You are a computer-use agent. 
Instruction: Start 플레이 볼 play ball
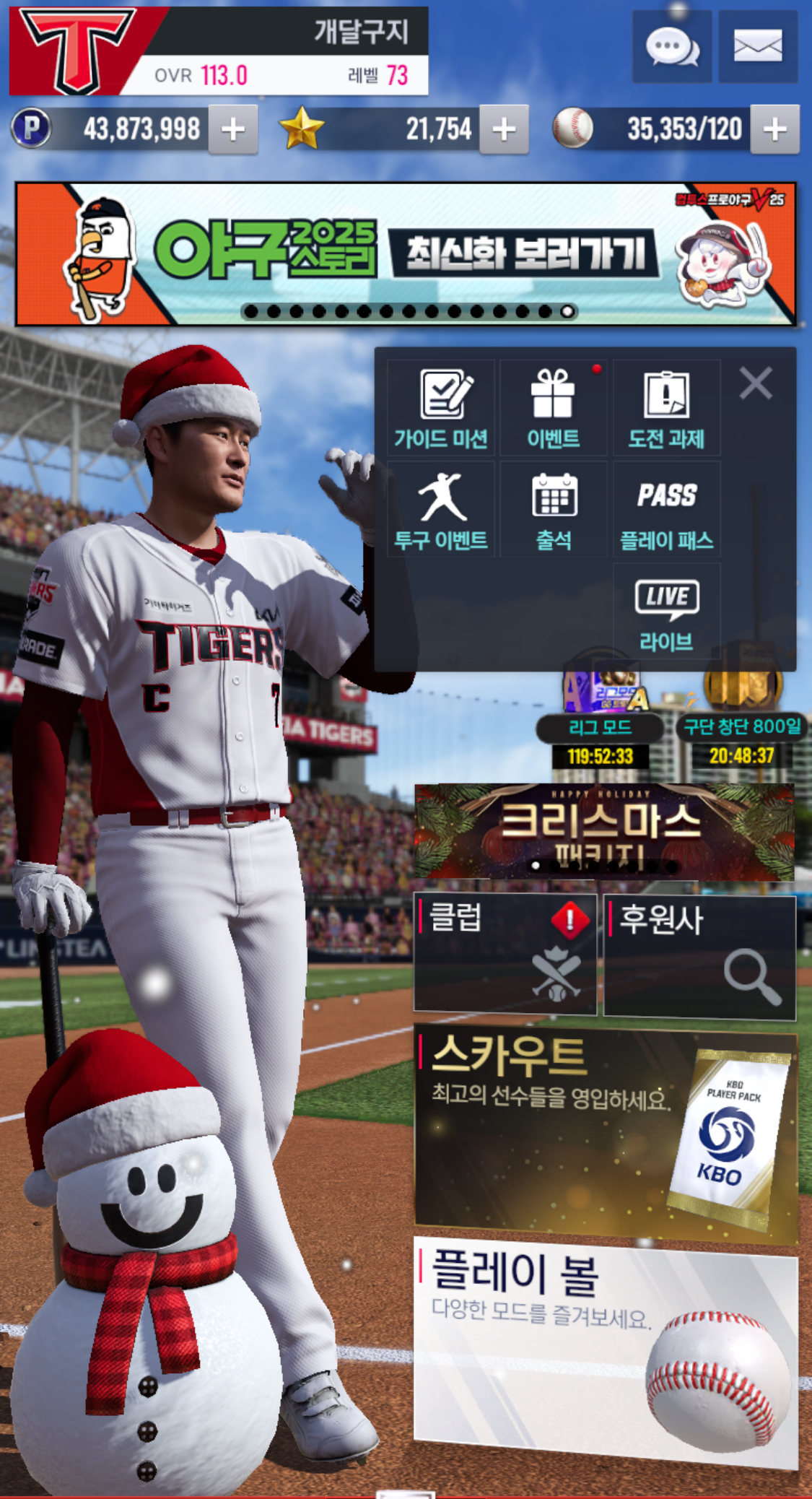pyautogui.click(x=606, y=1350)
